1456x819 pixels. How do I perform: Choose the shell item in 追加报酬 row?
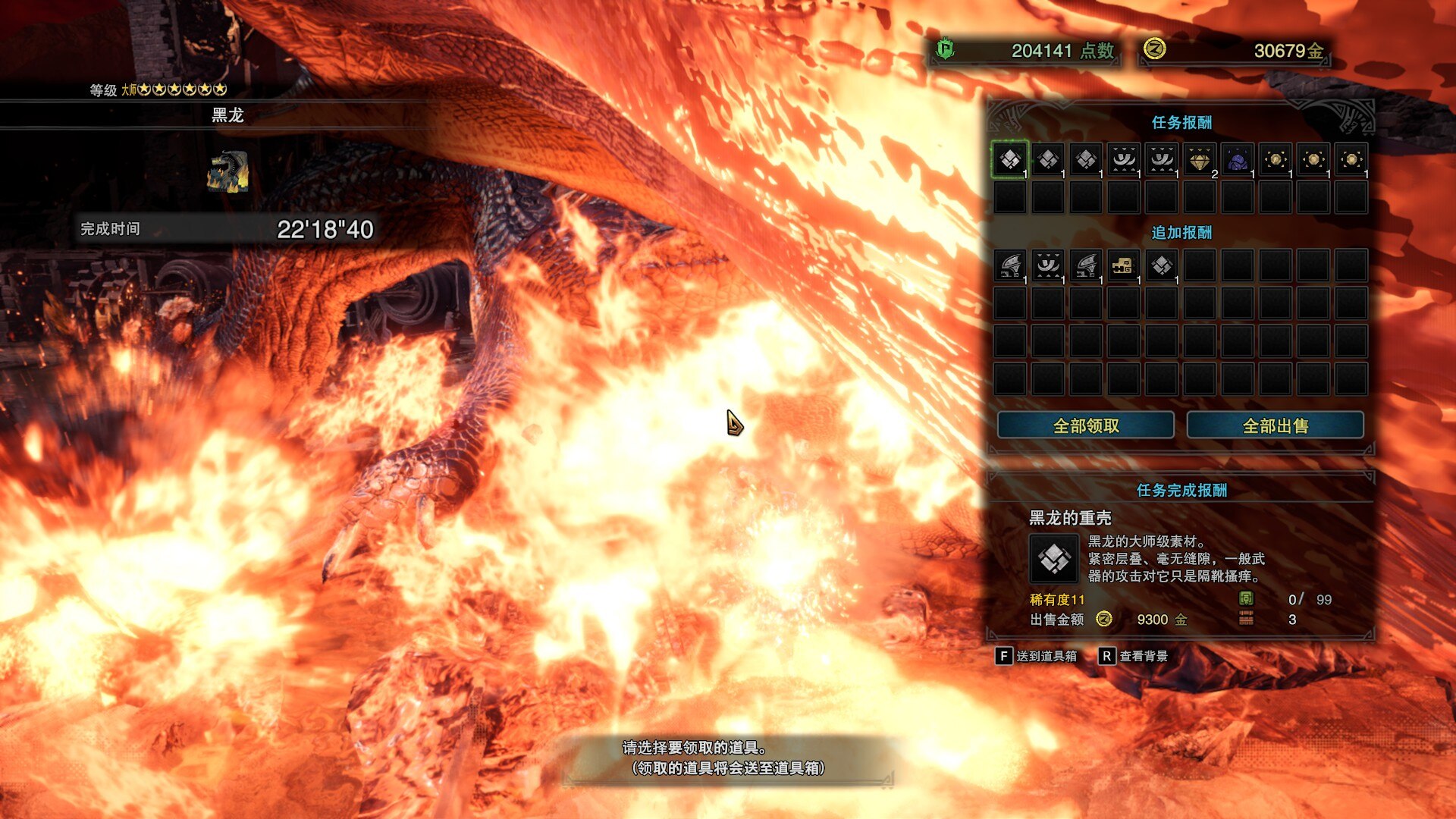[1162, 265]
